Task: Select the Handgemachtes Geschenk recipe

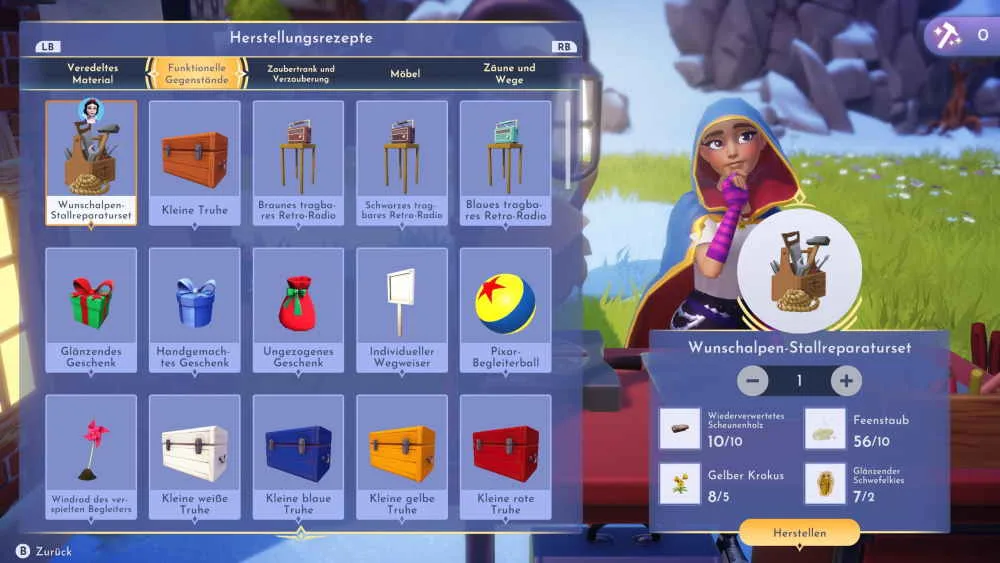Action: 195,310
